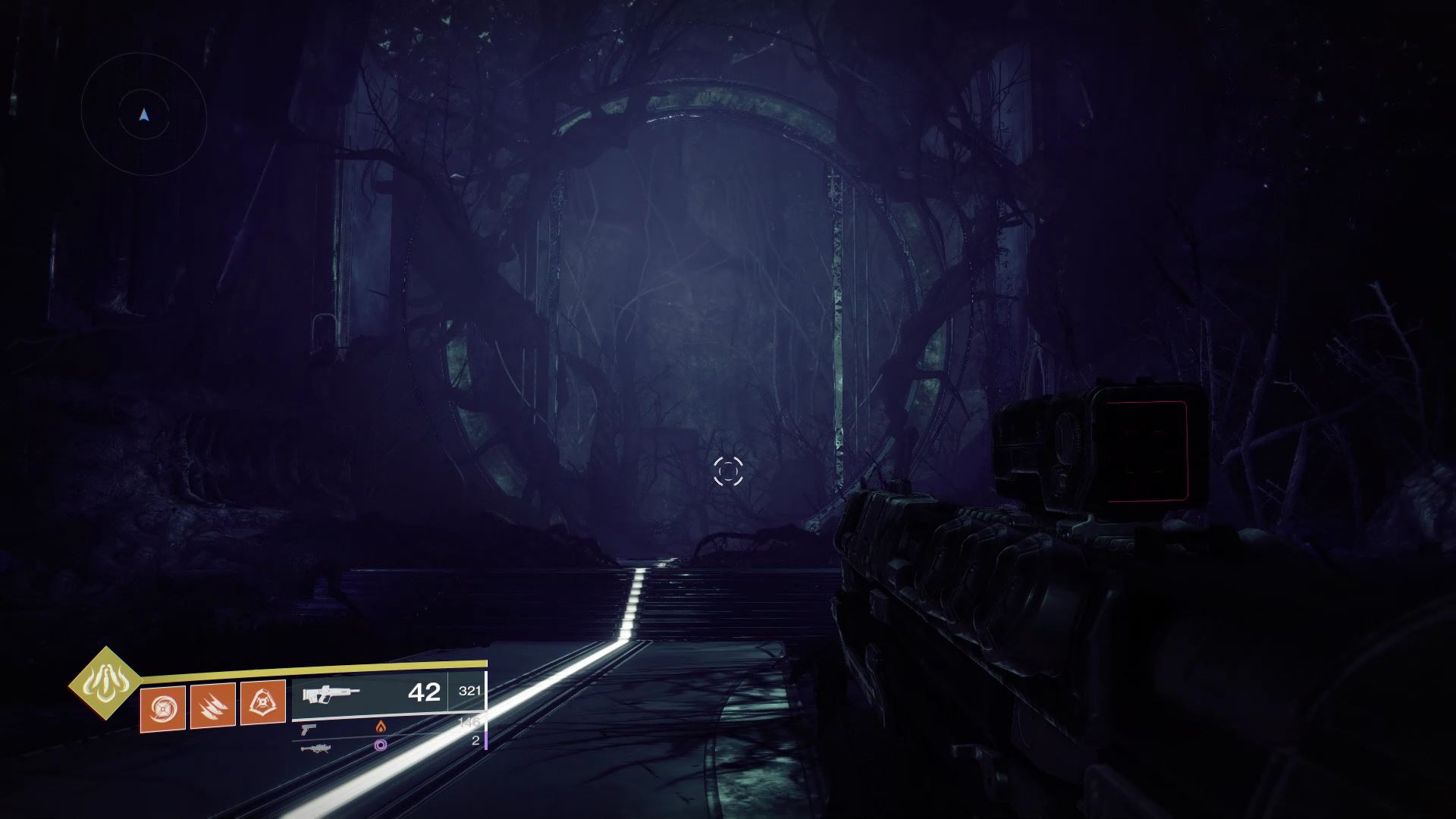This screenshot has height=819, width=1456.
Task: Switch to the sidearm pistol weapon
Action: pyautogui.click(x=309, y=729)
